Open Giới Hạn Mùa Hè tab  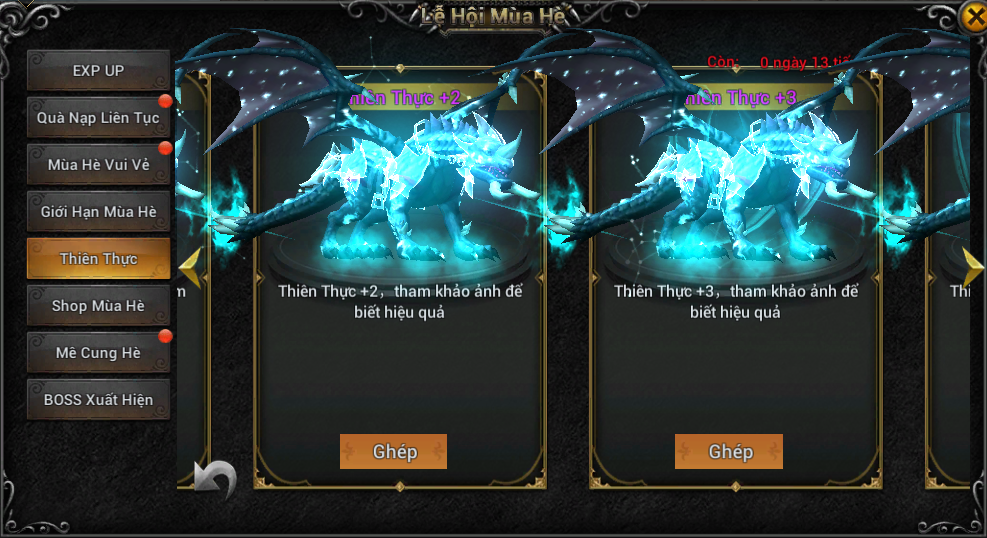tap(98, 212)
